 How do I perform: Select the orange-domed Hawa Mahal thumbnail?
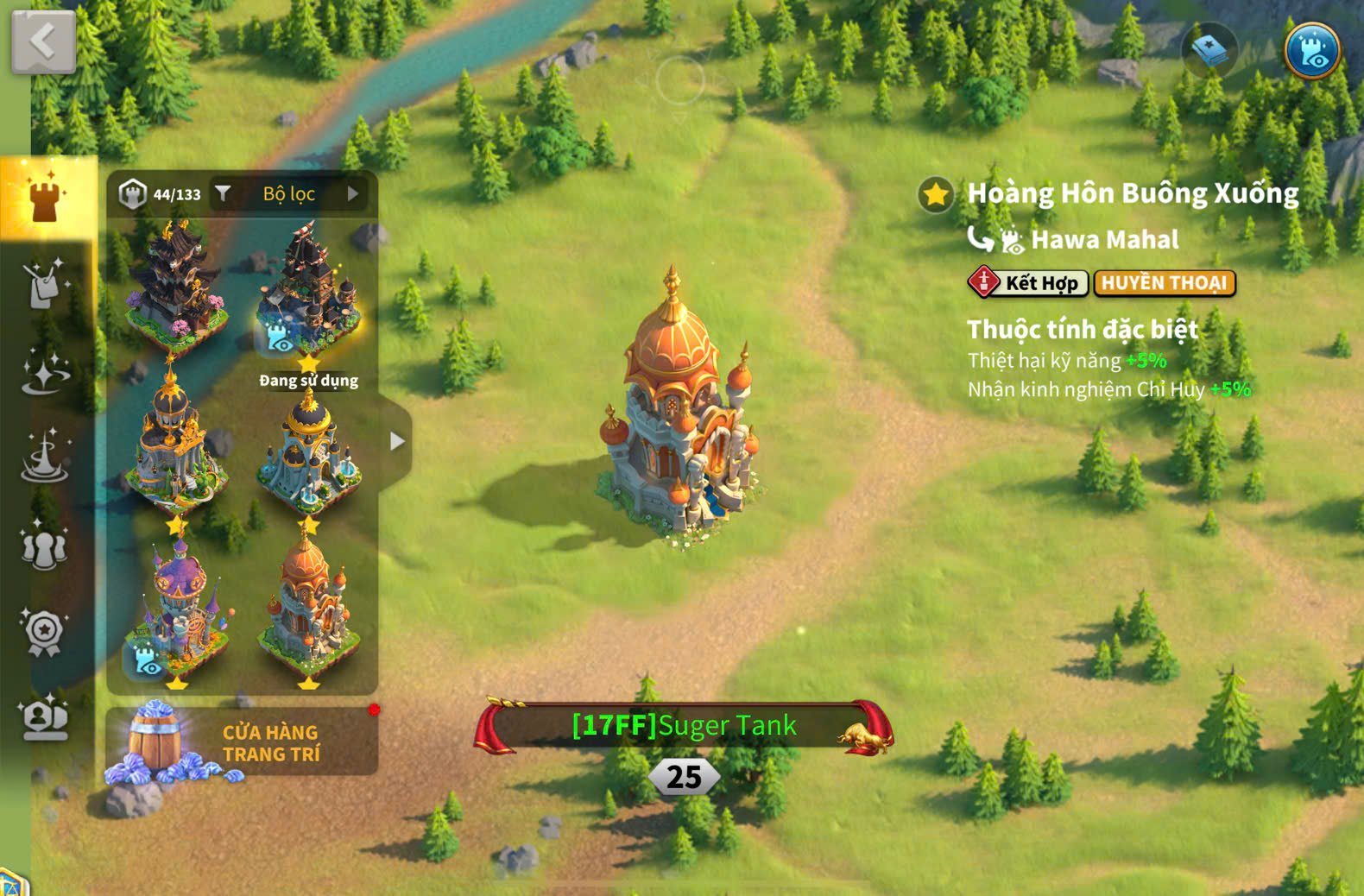pos(308,609)
